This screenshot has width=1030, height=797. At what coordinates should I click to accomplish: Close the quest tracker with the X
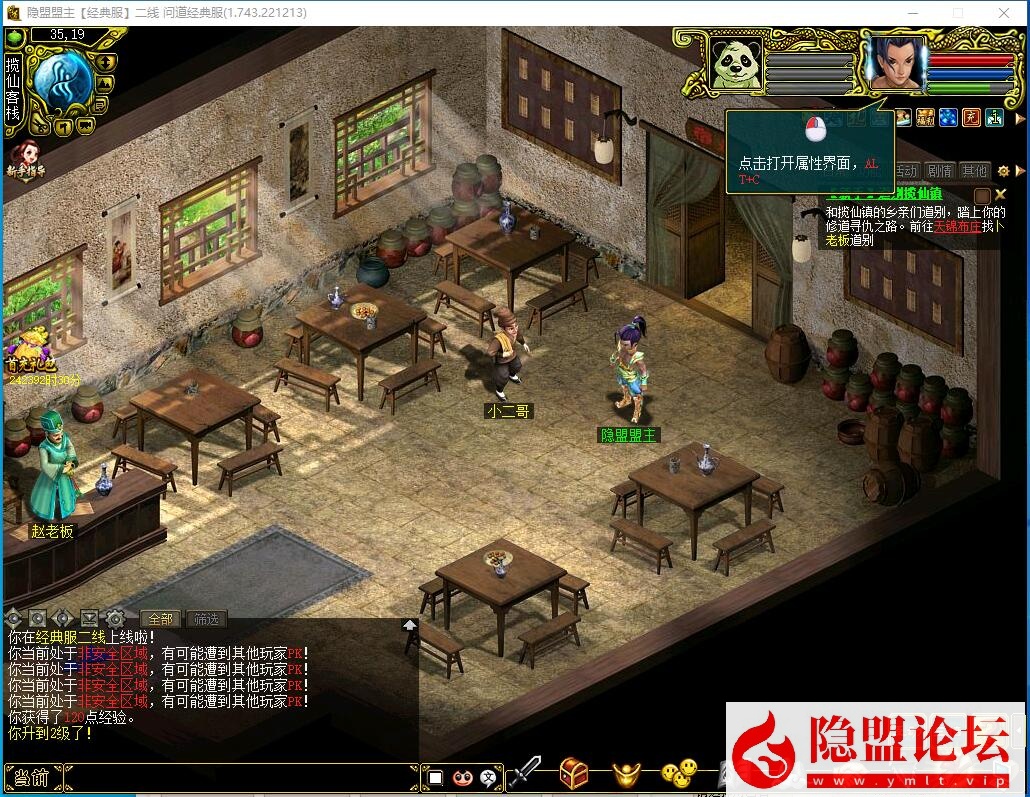coord(1000,194)
